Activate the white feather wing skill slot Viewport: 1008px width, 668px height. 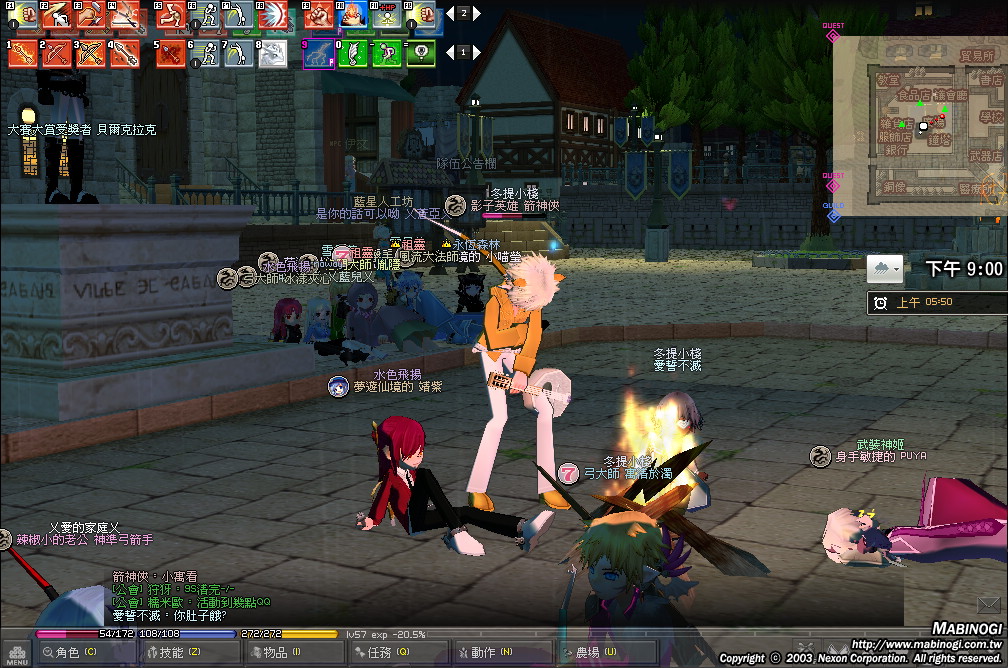click(353, 53)
